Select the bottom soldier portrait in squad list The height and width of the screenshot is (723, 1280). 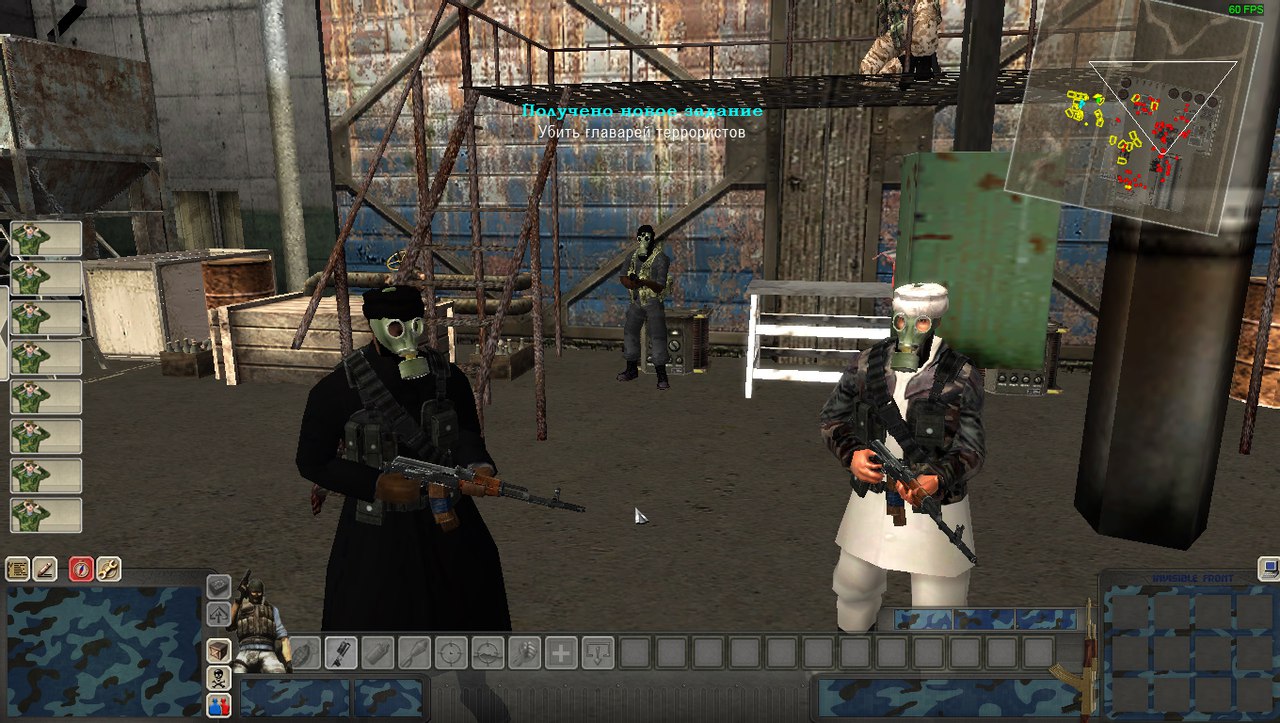pyautogui.click(x=46, y=514)
